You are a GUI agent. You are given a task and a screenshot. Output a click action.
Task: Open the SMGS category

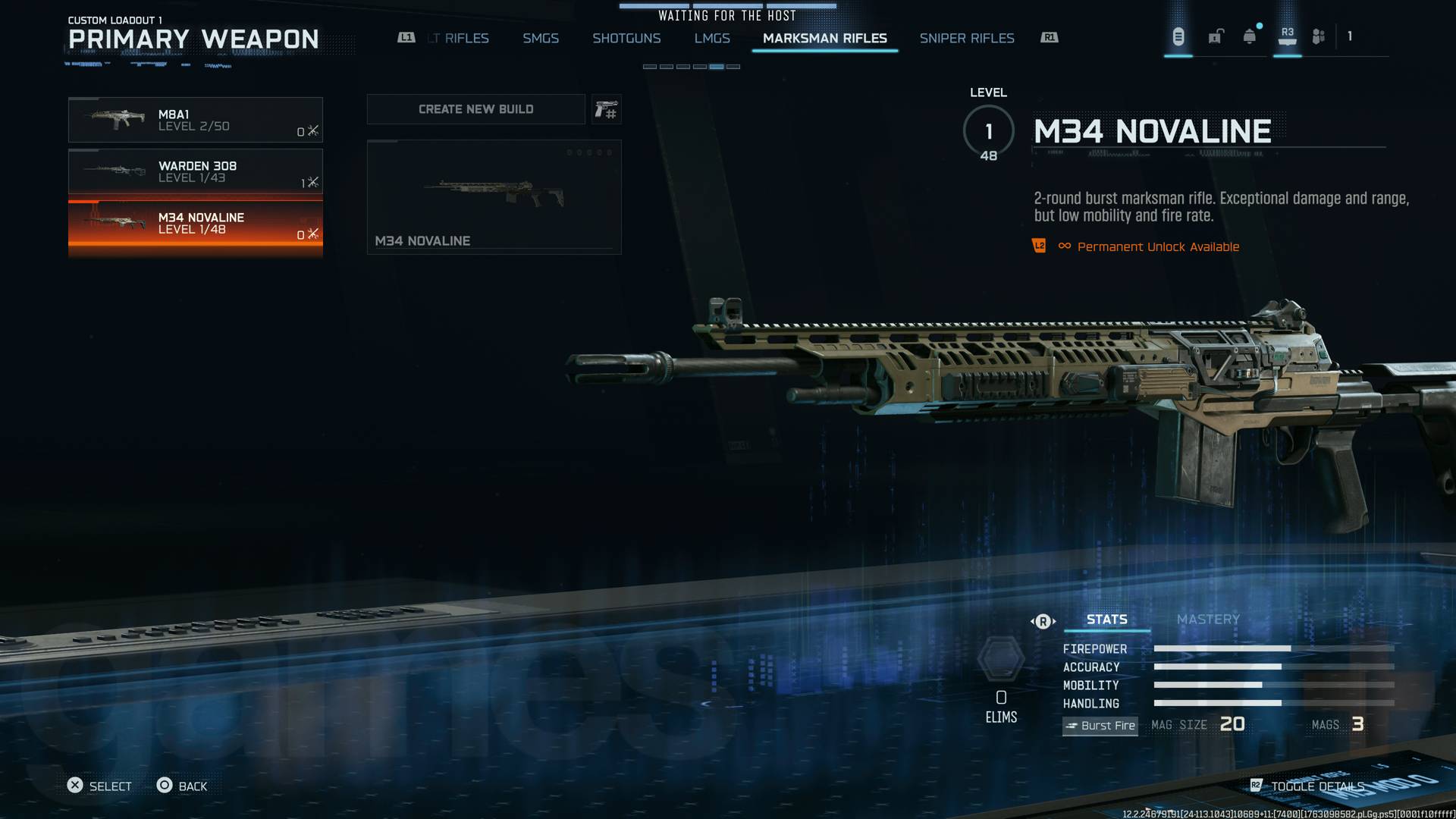click(540, 38)
